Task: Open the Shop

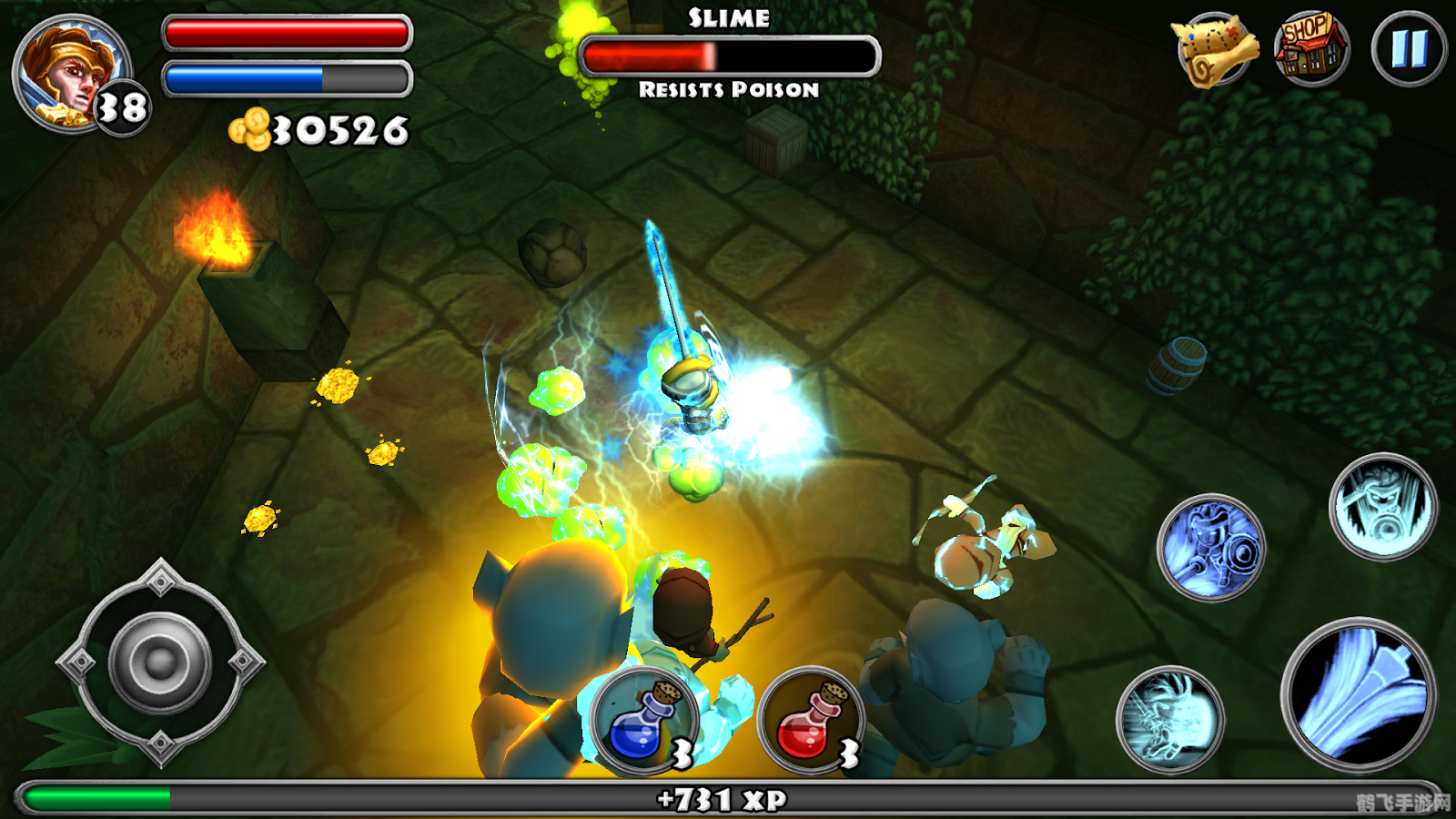Action: tap(1309, 47)
